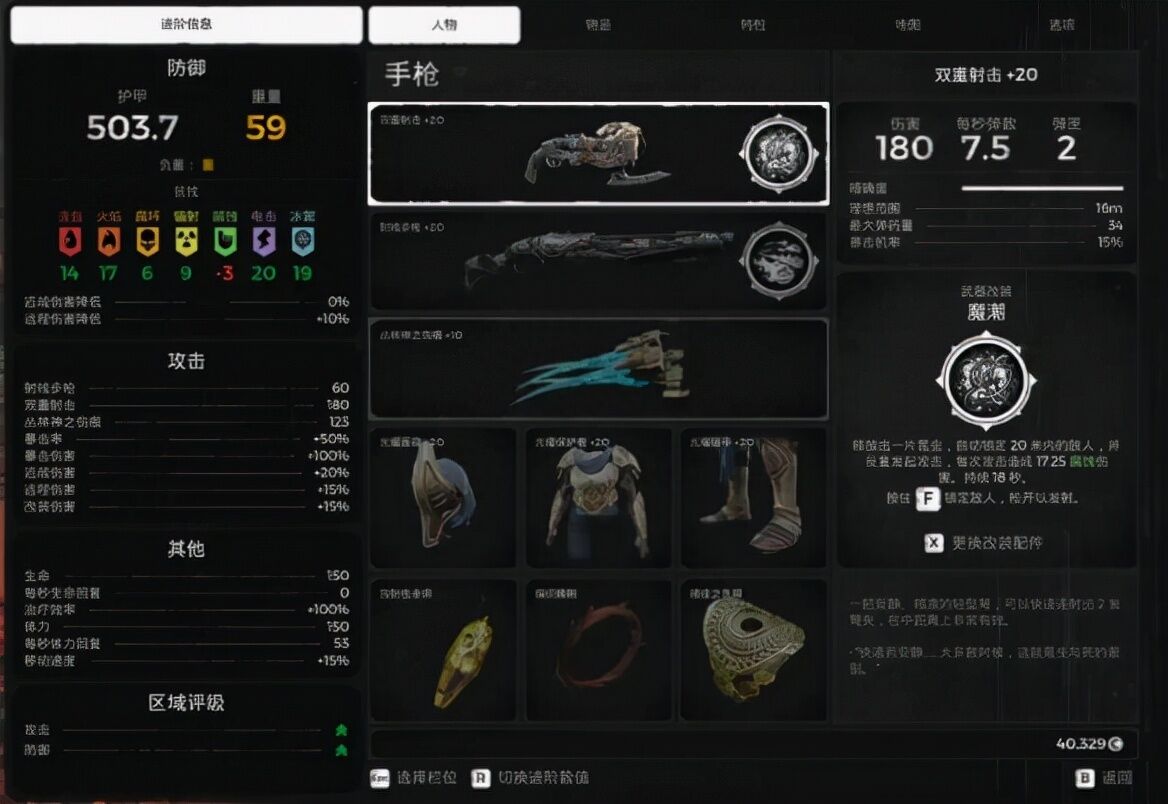This screenshot has height=804, width=1168.
Task: Click the mod icon on the handgun slot
Action: (x=778, y=154)
